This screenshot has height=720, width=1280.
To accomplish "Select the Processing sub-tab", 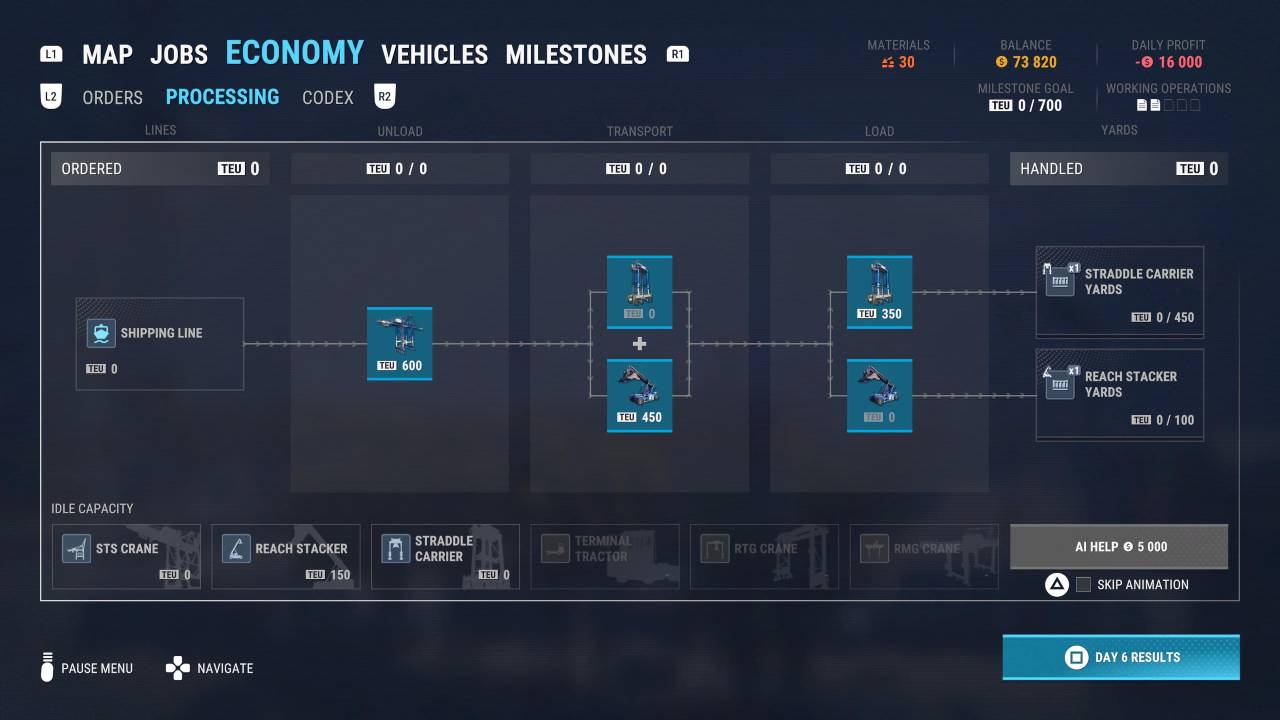I will click(222, 97).
